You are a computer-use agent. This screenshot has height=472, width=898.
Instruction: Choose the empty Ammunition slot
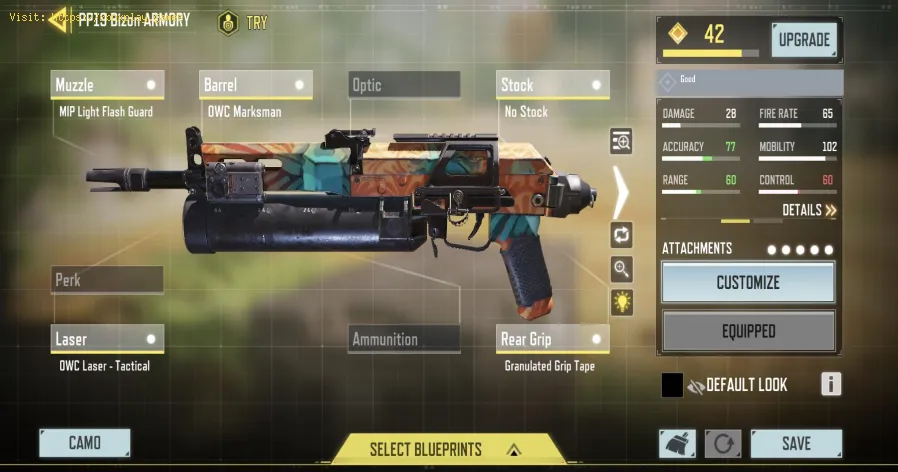(x=404, y=339)
